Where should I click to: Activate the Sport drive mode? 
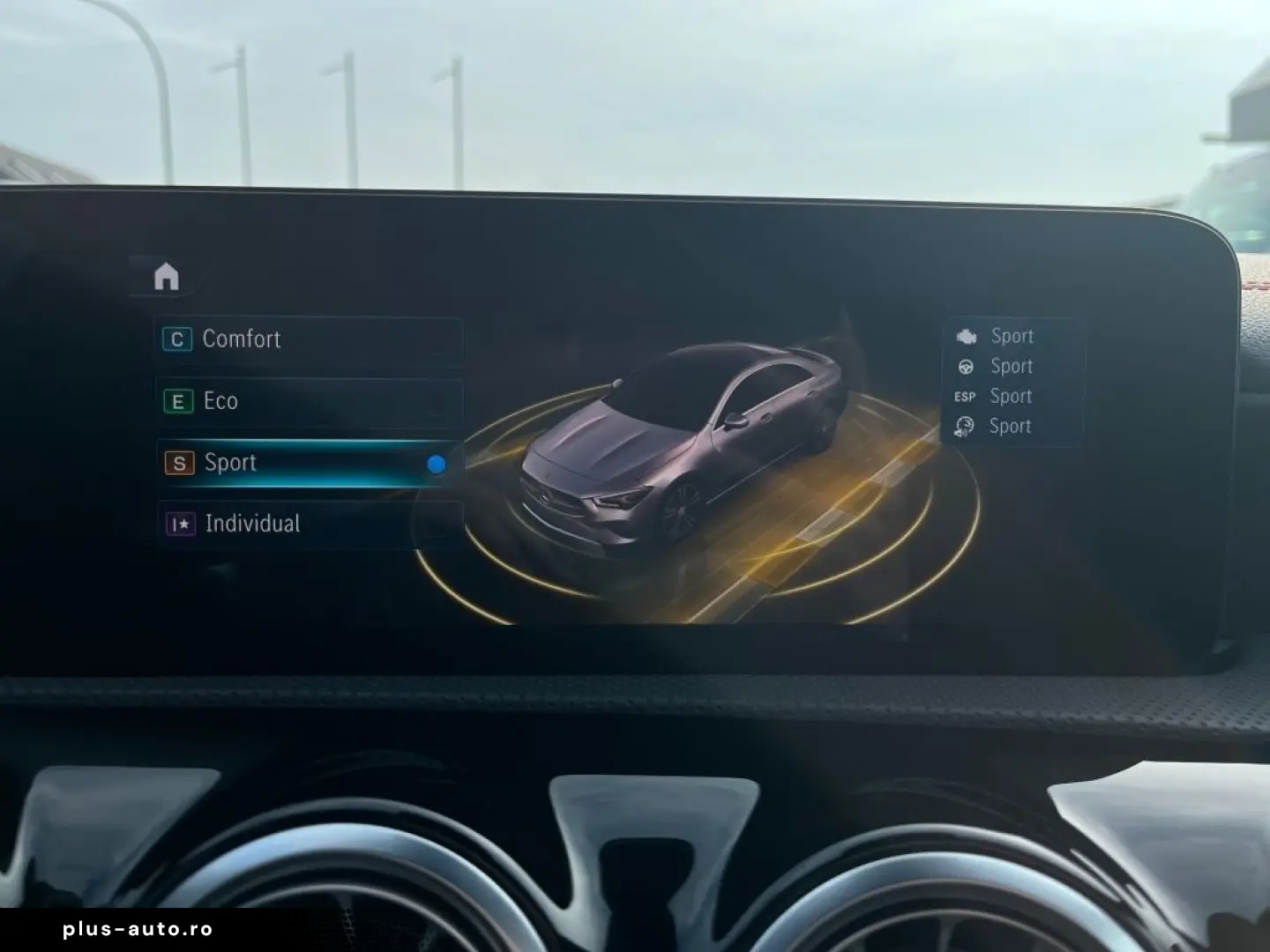click(309, 464)
